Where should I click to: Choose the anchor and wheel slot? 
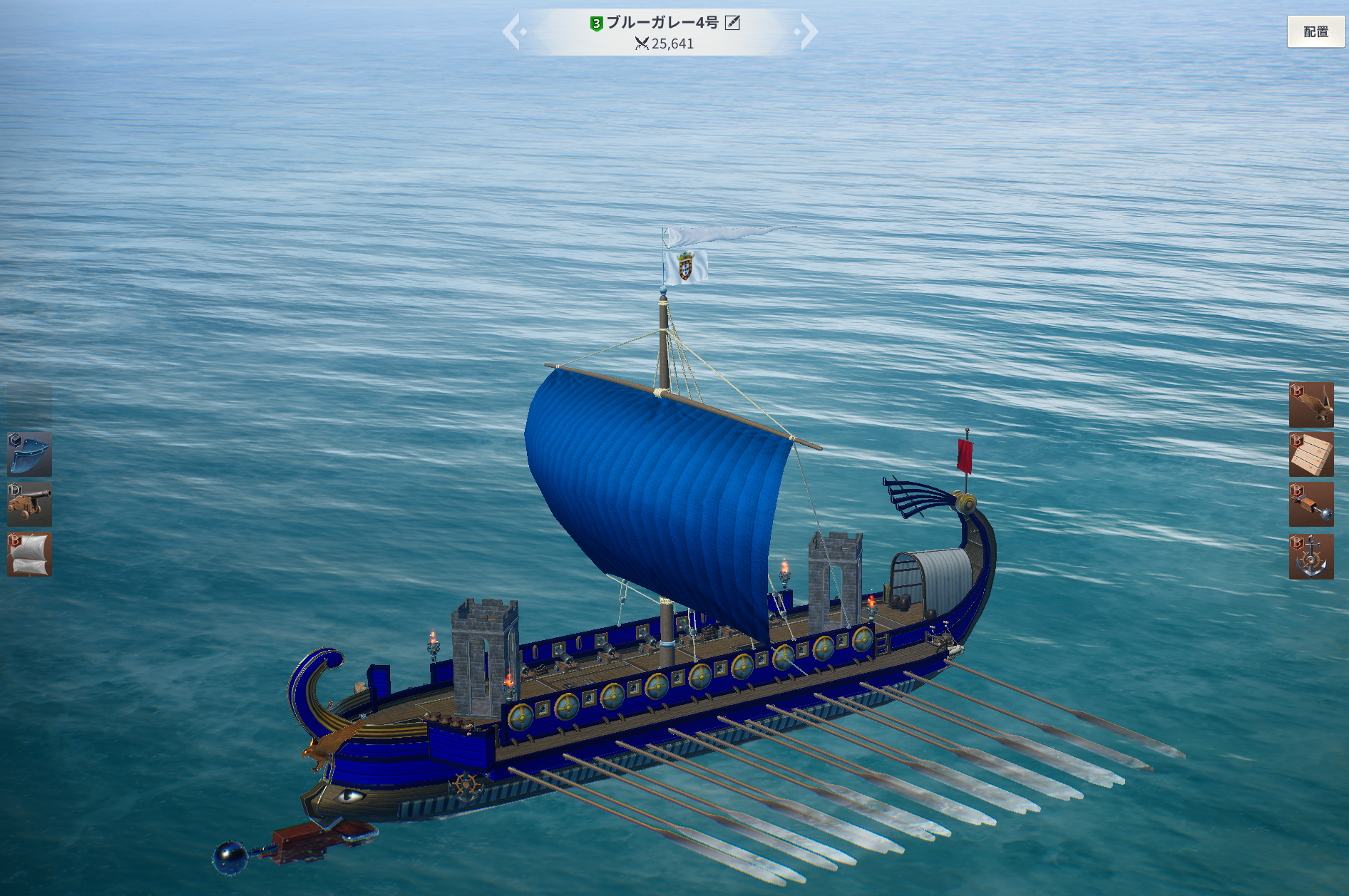click(x=1311, y=556)
